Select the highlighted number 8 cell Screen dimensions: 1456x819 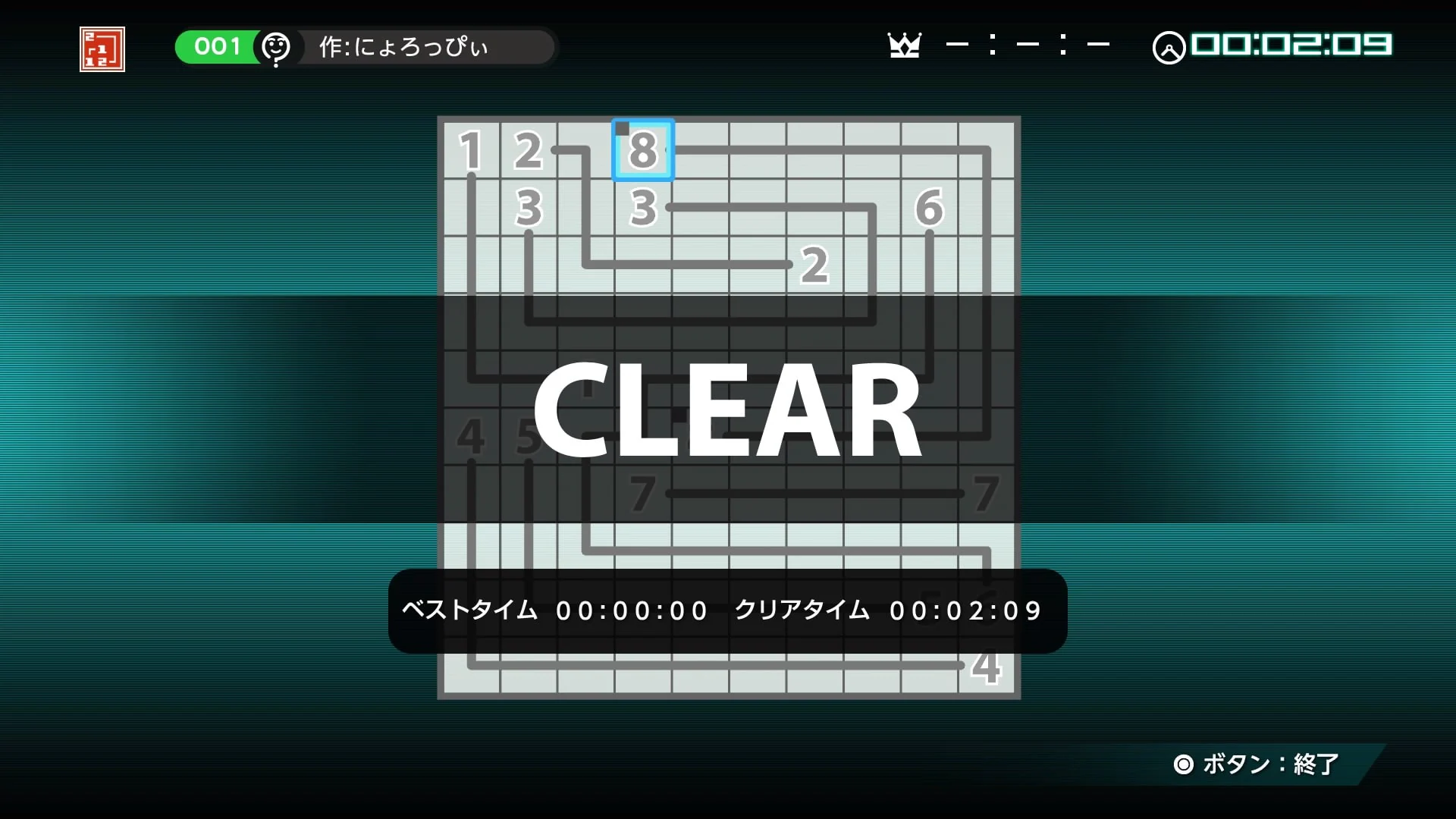[x=642, y=149]
